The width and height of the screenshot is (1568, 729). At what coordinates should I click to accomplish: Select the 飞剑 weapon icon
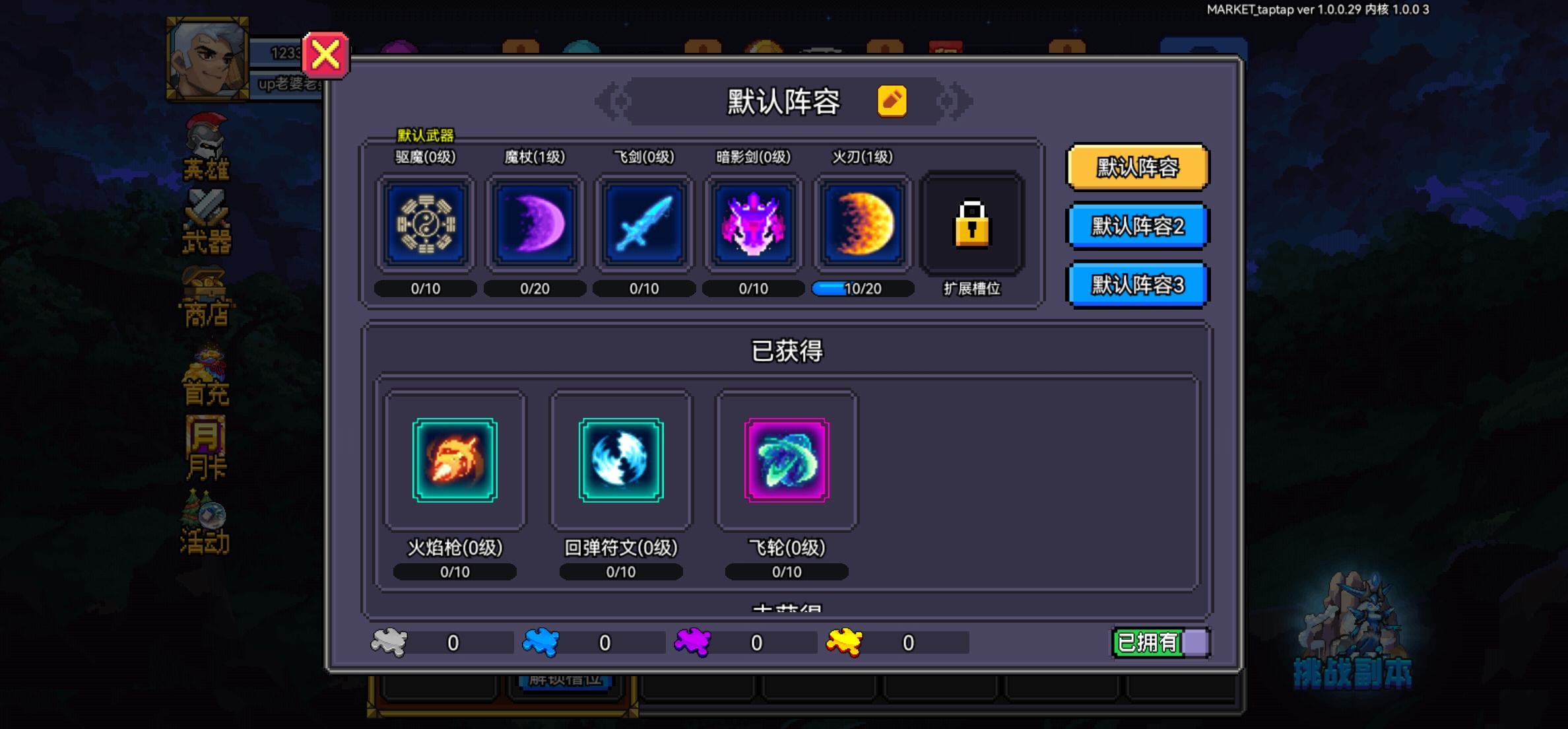click(643, 225)
